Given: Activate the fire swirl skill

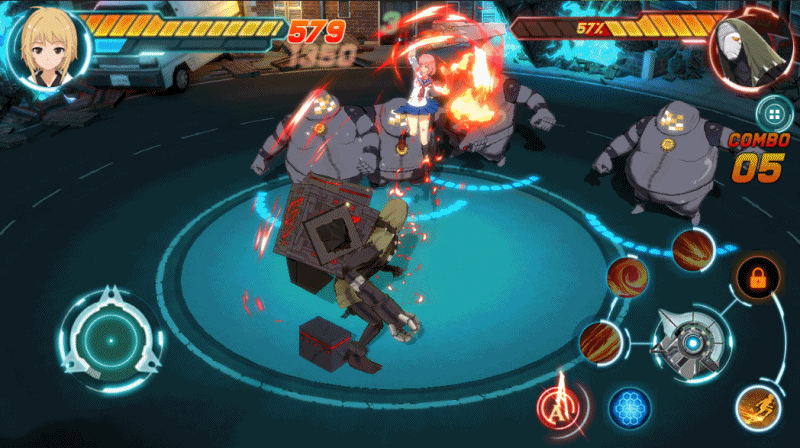Looking at the screenshot, I should 628,277.
